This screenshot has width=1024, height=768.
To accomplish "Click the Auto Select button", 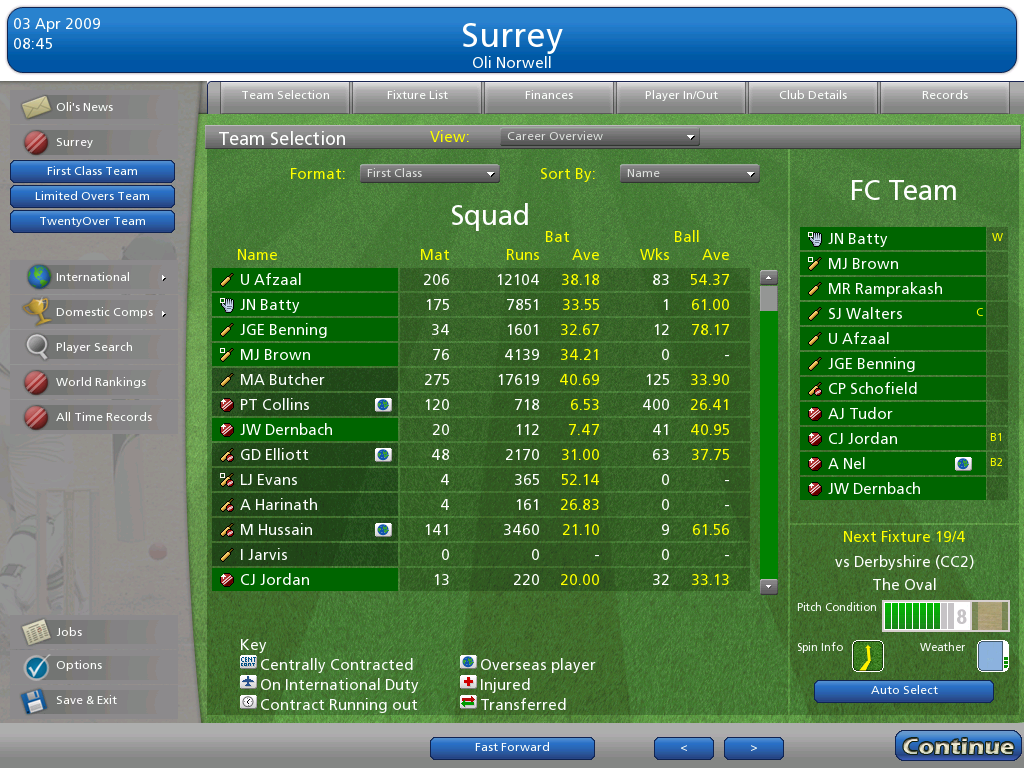I will 904,691.
